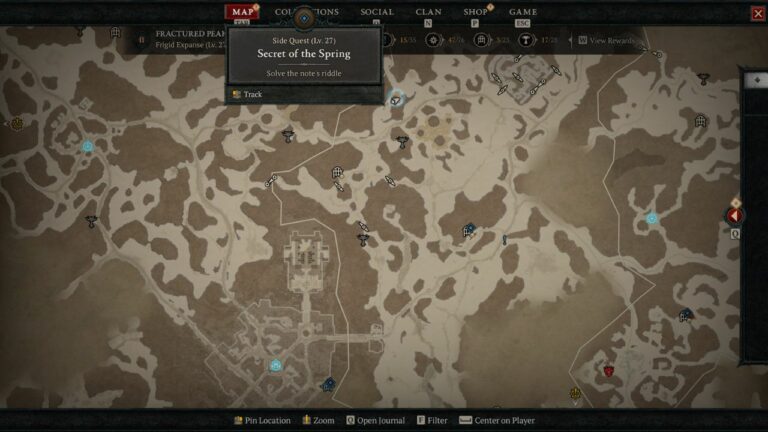Open the Collections tab
The height and width of the screenshot is (432, 768).
coord(306,12)
